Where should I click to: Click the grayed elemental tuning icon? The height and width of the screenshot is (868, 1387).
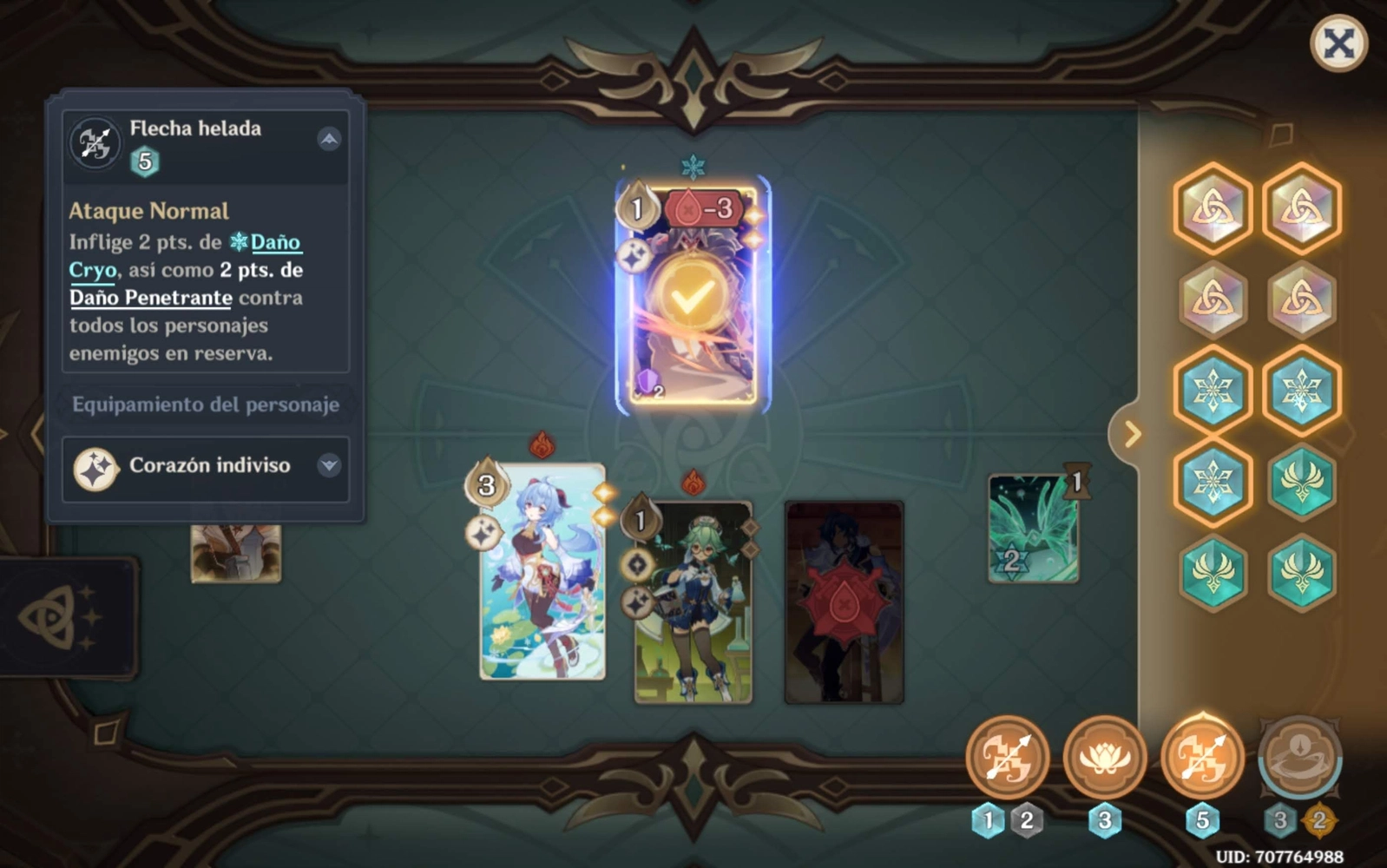(x=1299, y=758)
